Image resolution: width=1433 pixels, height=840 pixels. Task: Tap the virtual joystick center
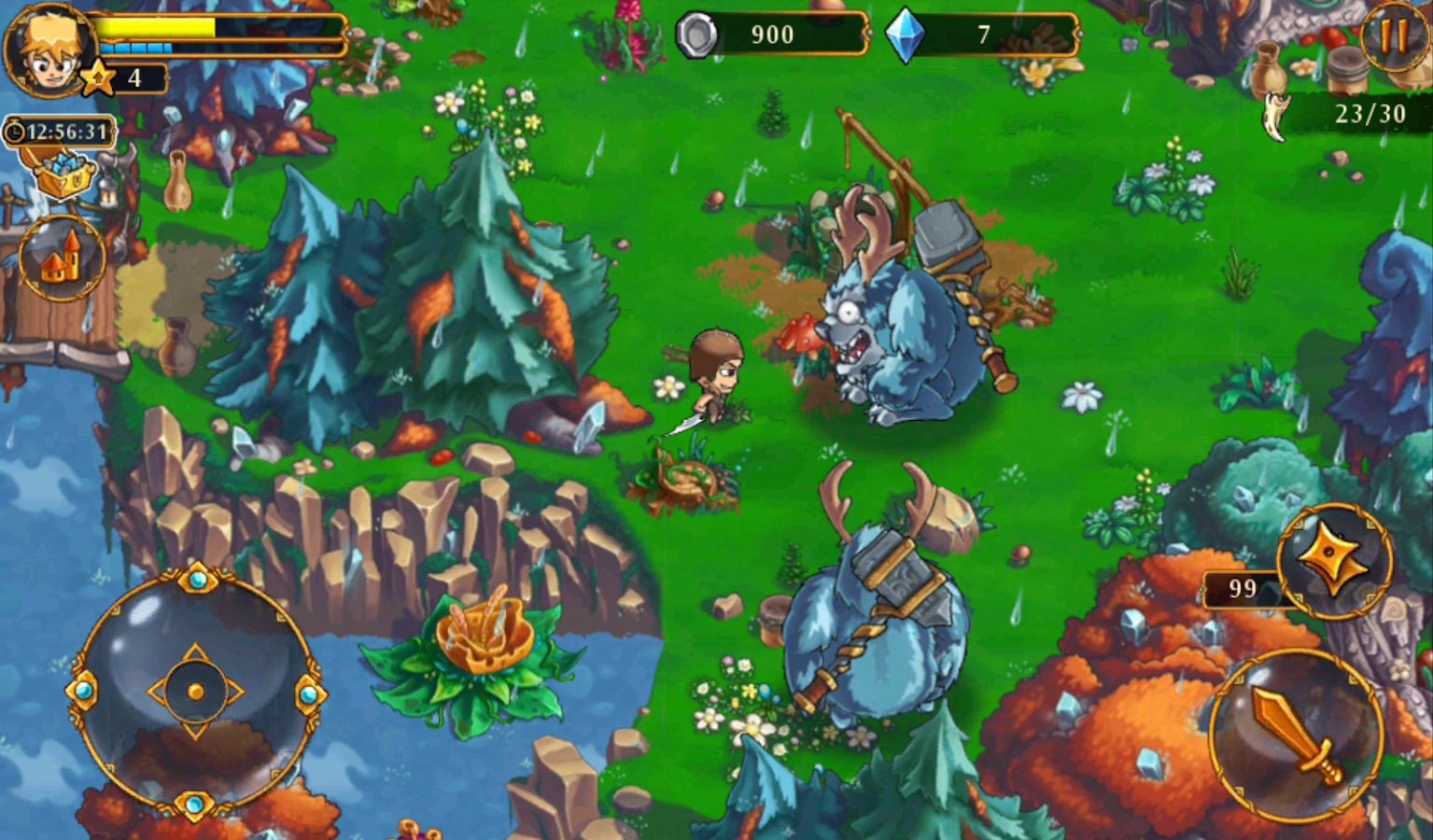195,692
